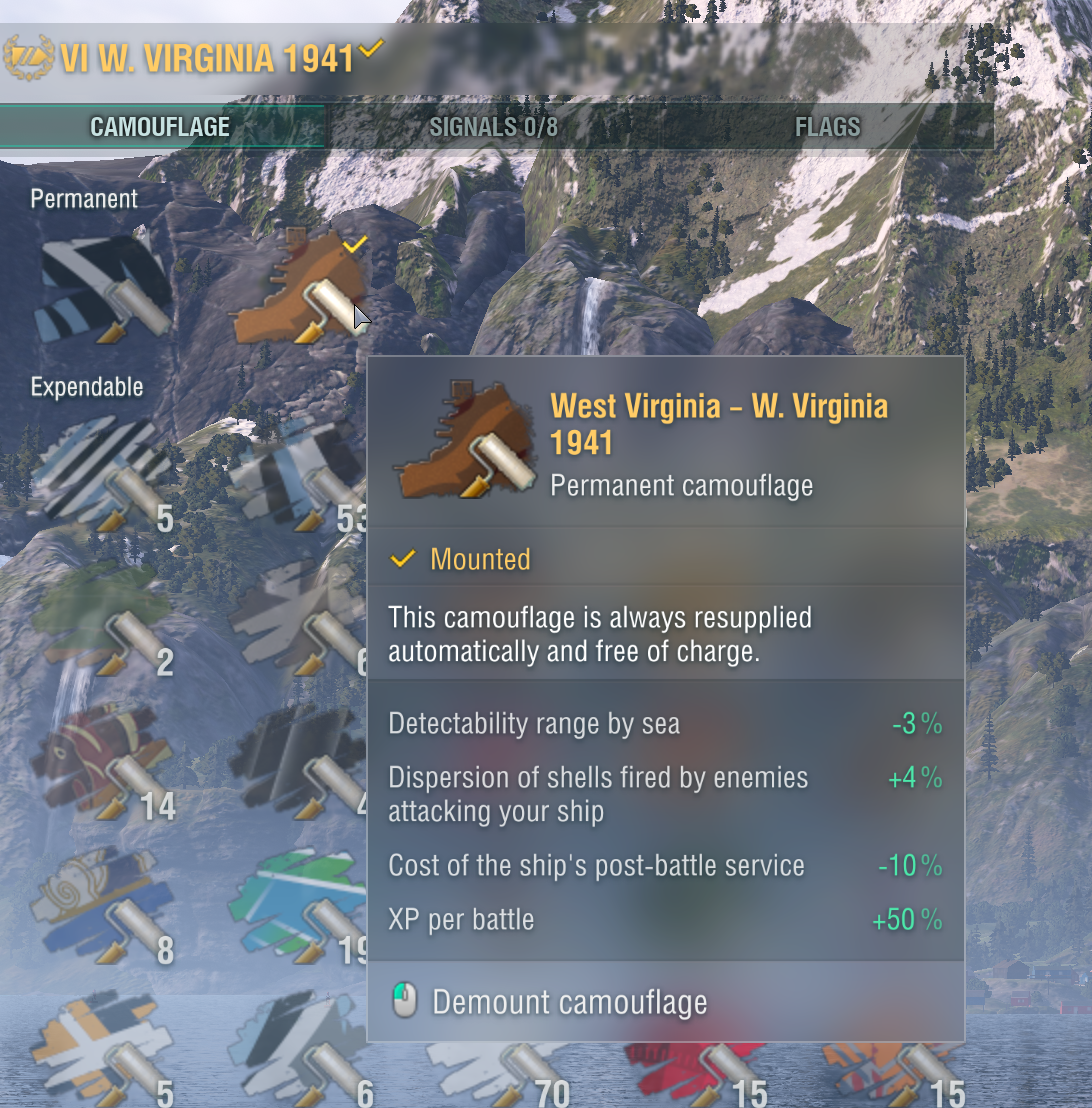
Task: Switch to the Camouflage tab
Action: 160,127
